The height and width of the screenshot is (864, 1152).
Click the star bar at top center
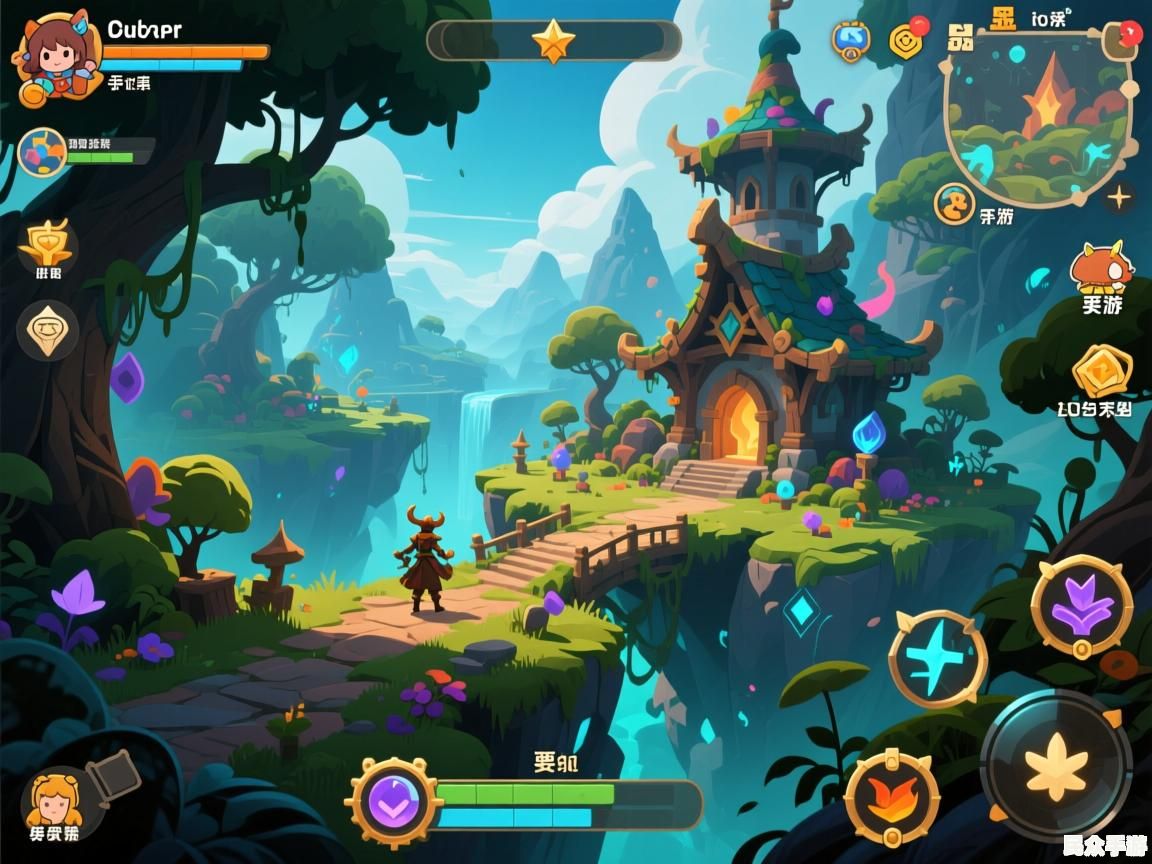[x=553, y=41]
